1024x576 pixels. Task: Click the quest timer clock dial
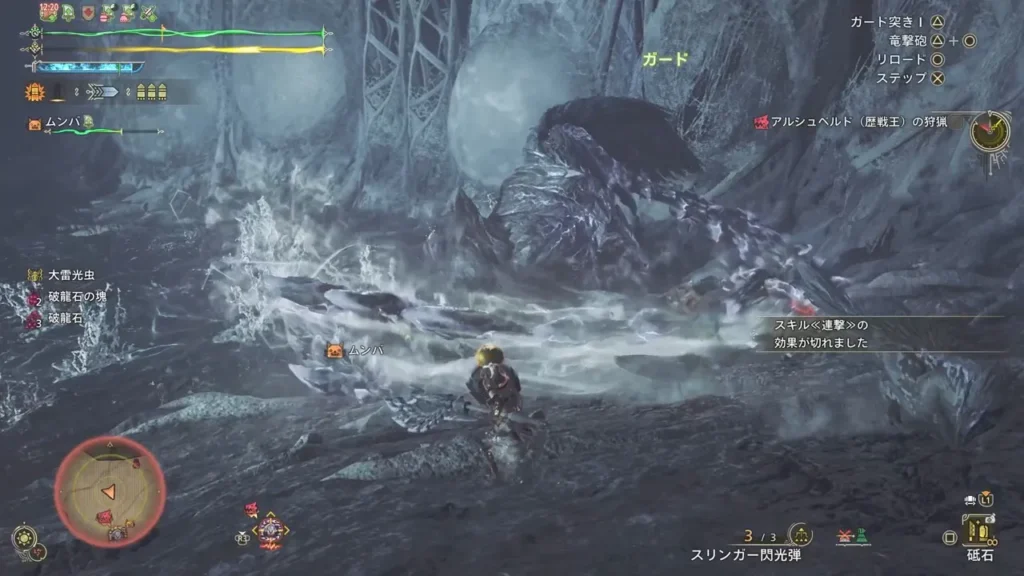[x=989, y=130]
